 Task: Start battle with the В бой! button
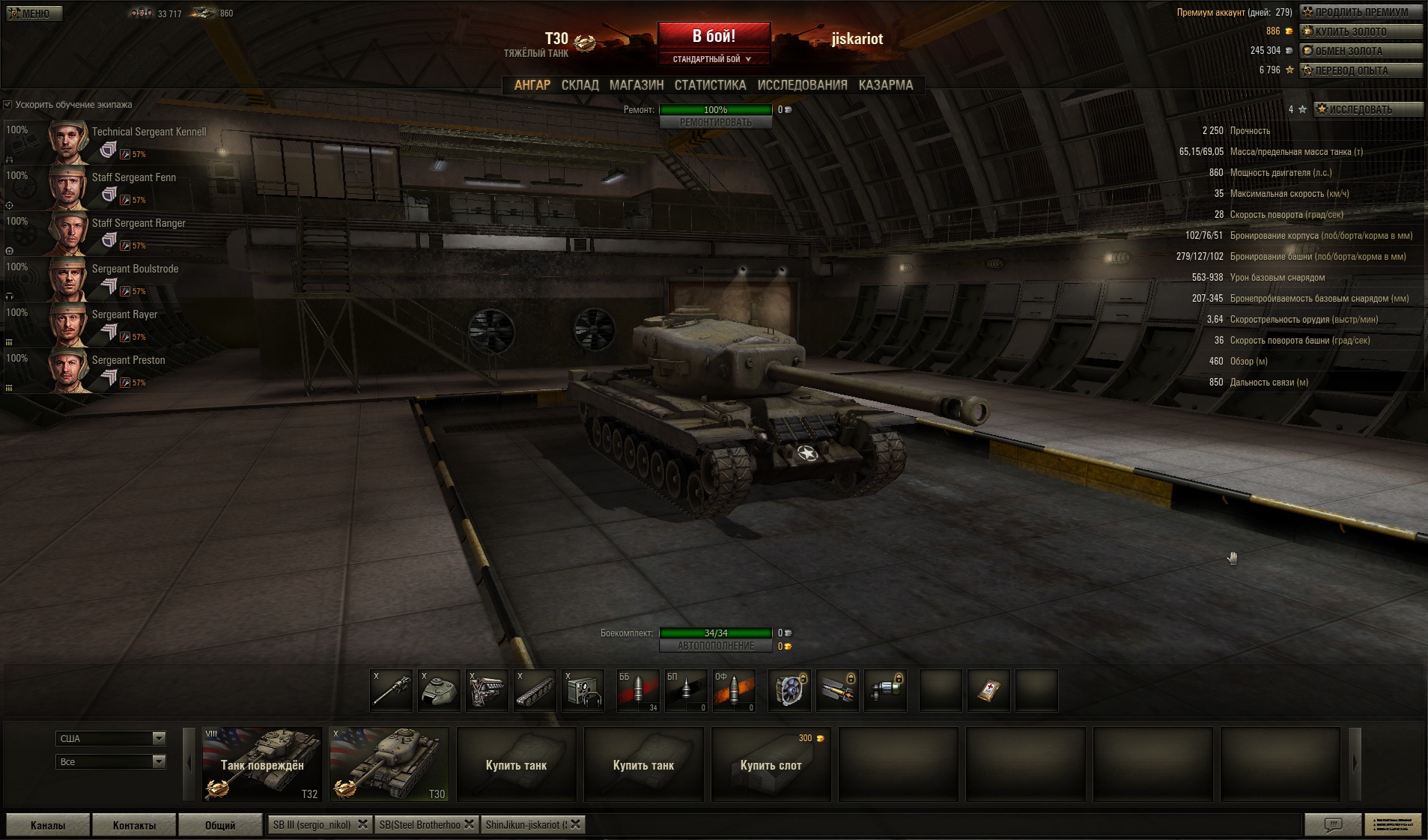714,37
